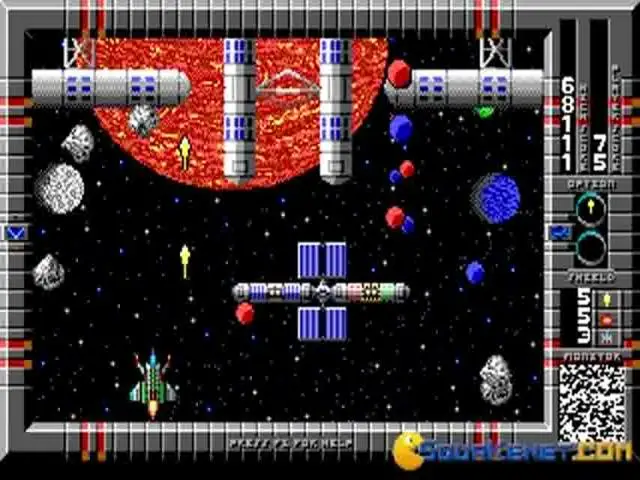Open the yellow Pac-Man site watermark logo

410,449
